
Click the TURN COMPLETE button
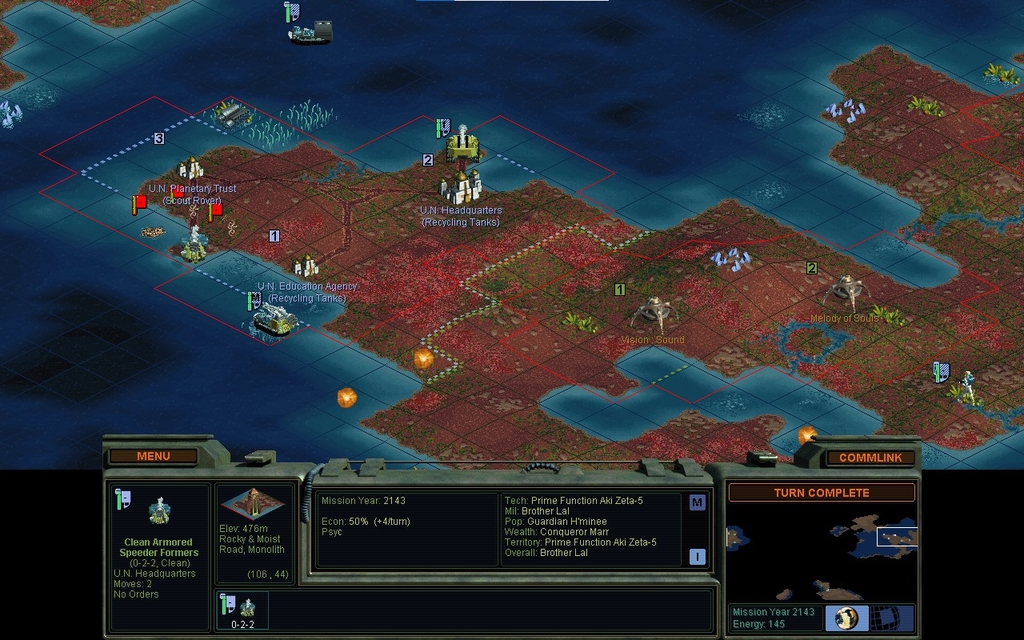821,492
